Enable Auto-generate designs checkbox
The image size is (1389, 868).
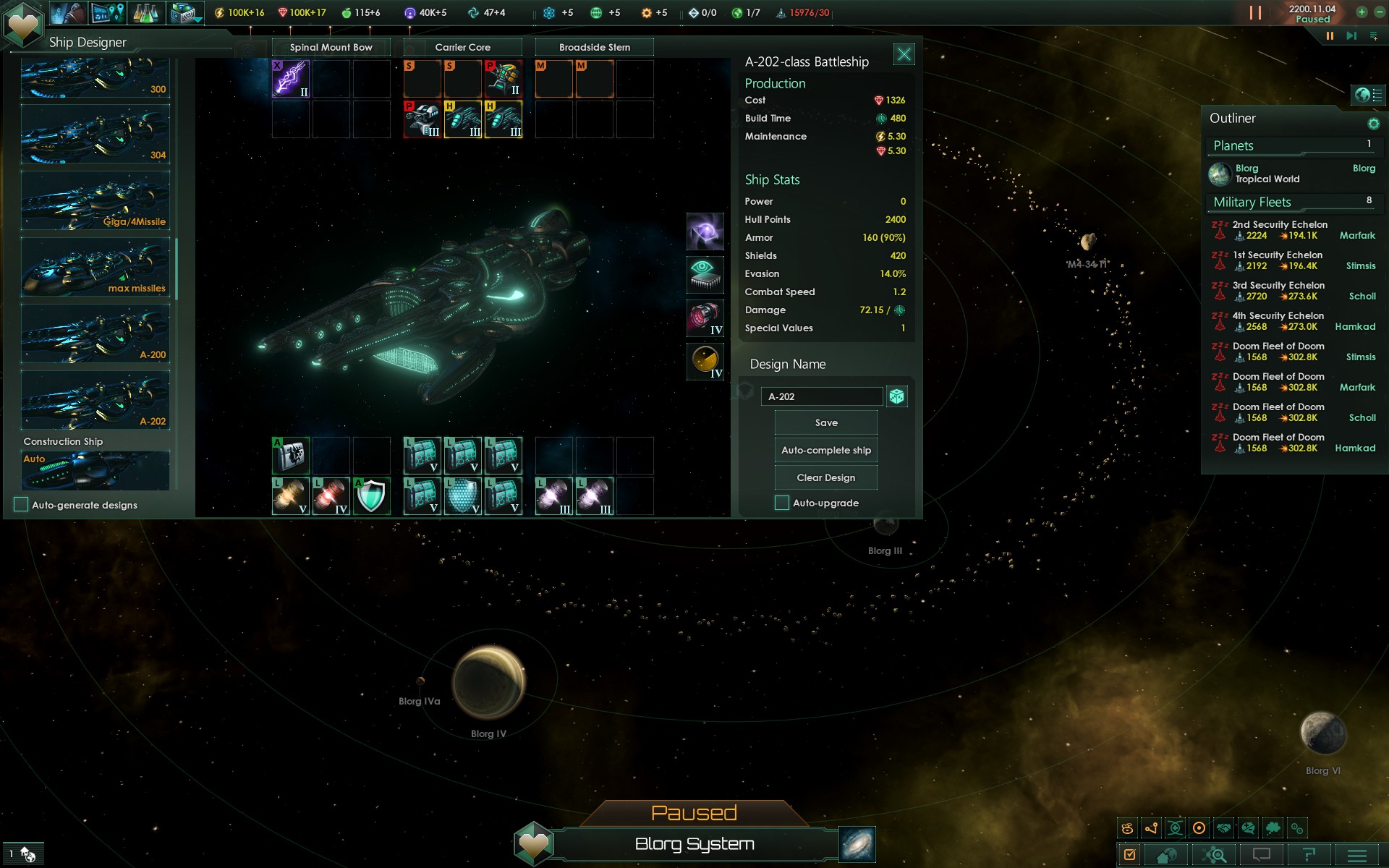click(x=22, y=505)
